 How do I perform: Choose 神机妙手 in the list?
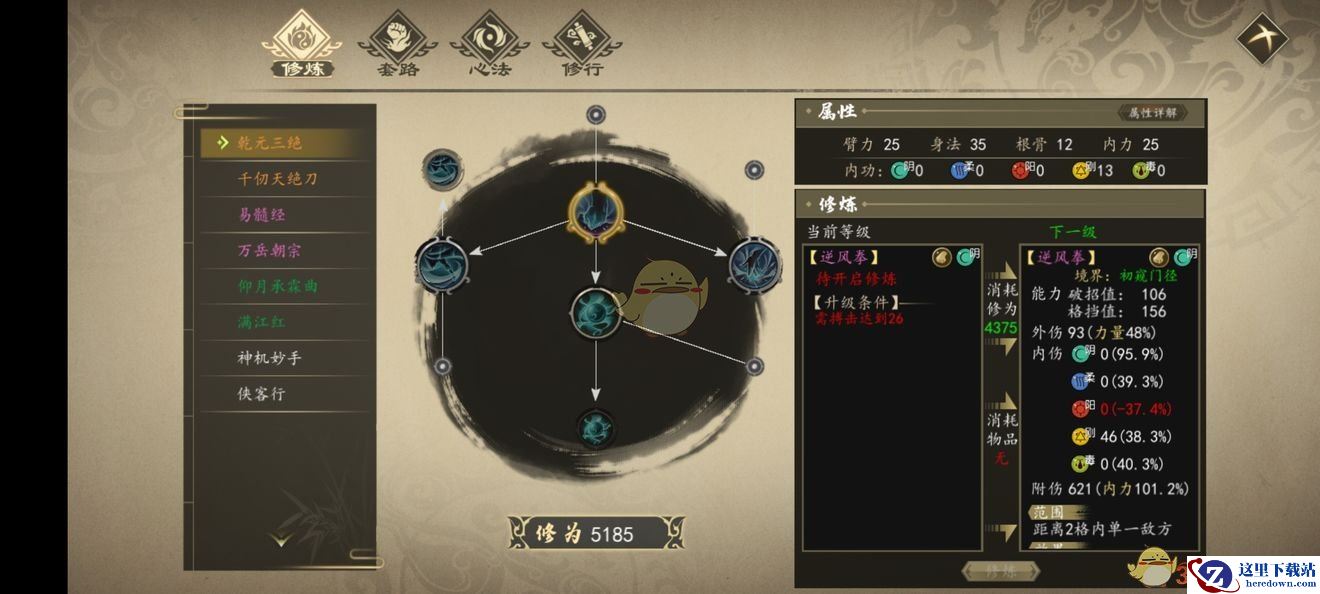coord(269,358)
